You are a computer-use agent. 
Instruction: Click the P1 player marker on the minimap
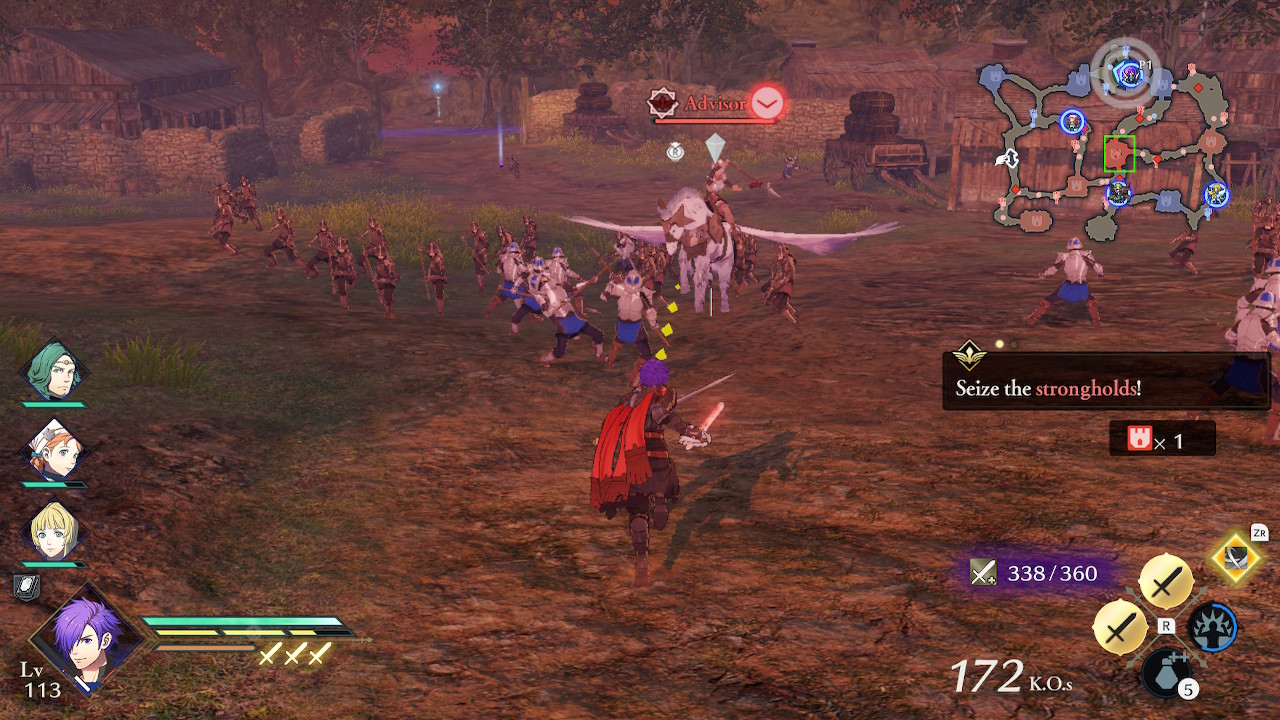click(x=1128, y=73)
